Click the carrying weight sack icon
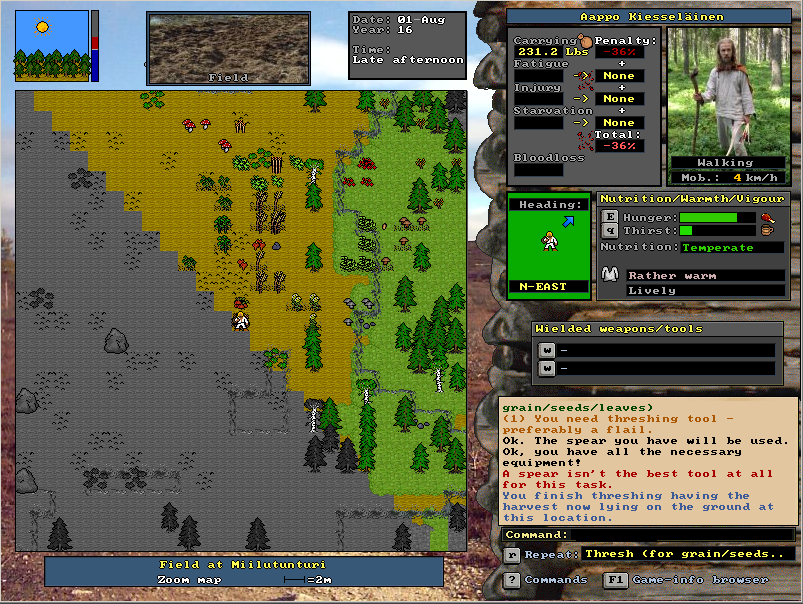 tap(586, 39)
